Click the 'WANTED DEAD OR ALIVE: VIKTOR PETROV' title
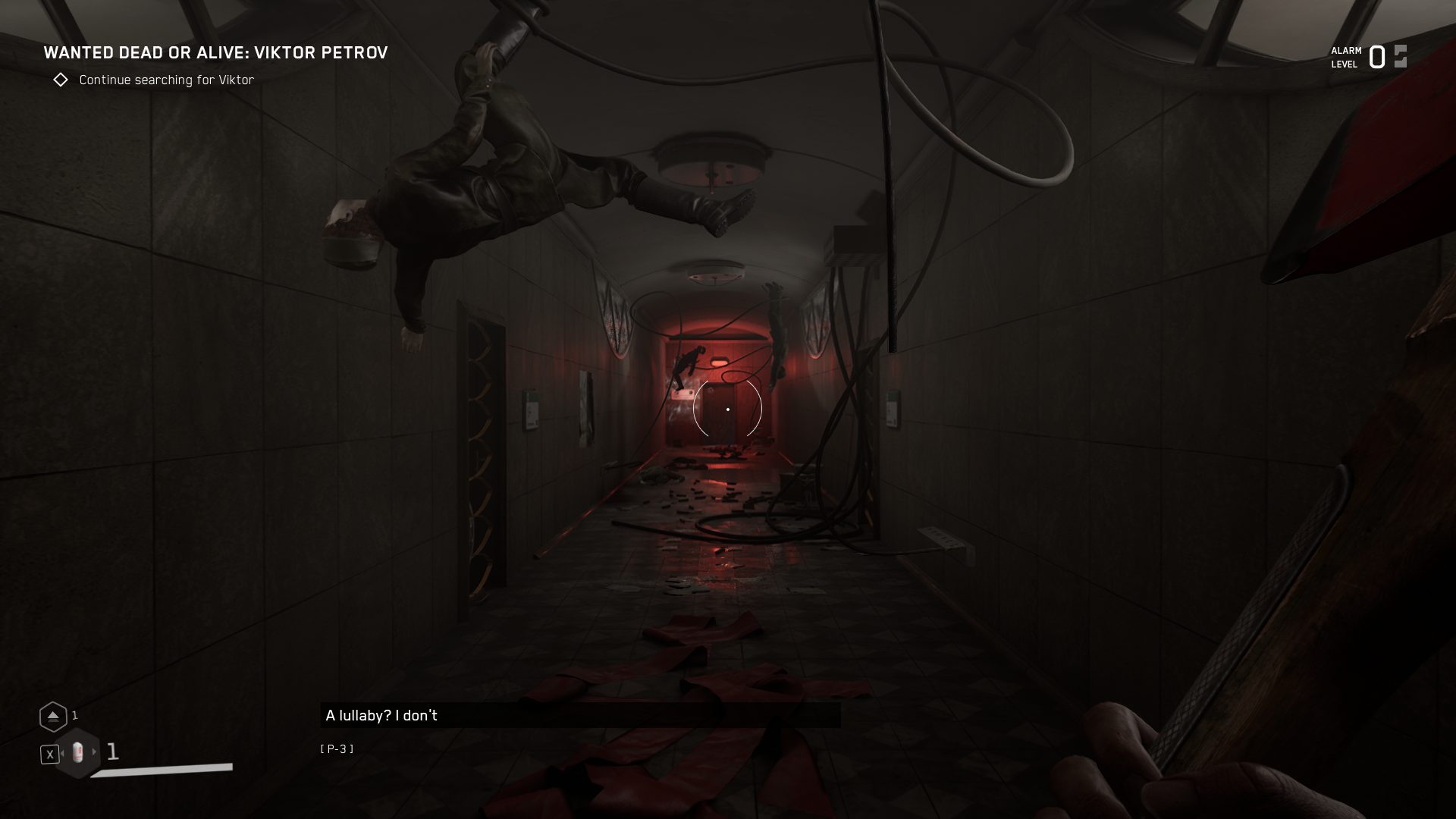The width and height of the screenshot is (1456, 819). pyautogui.click(x=216, y=53)
